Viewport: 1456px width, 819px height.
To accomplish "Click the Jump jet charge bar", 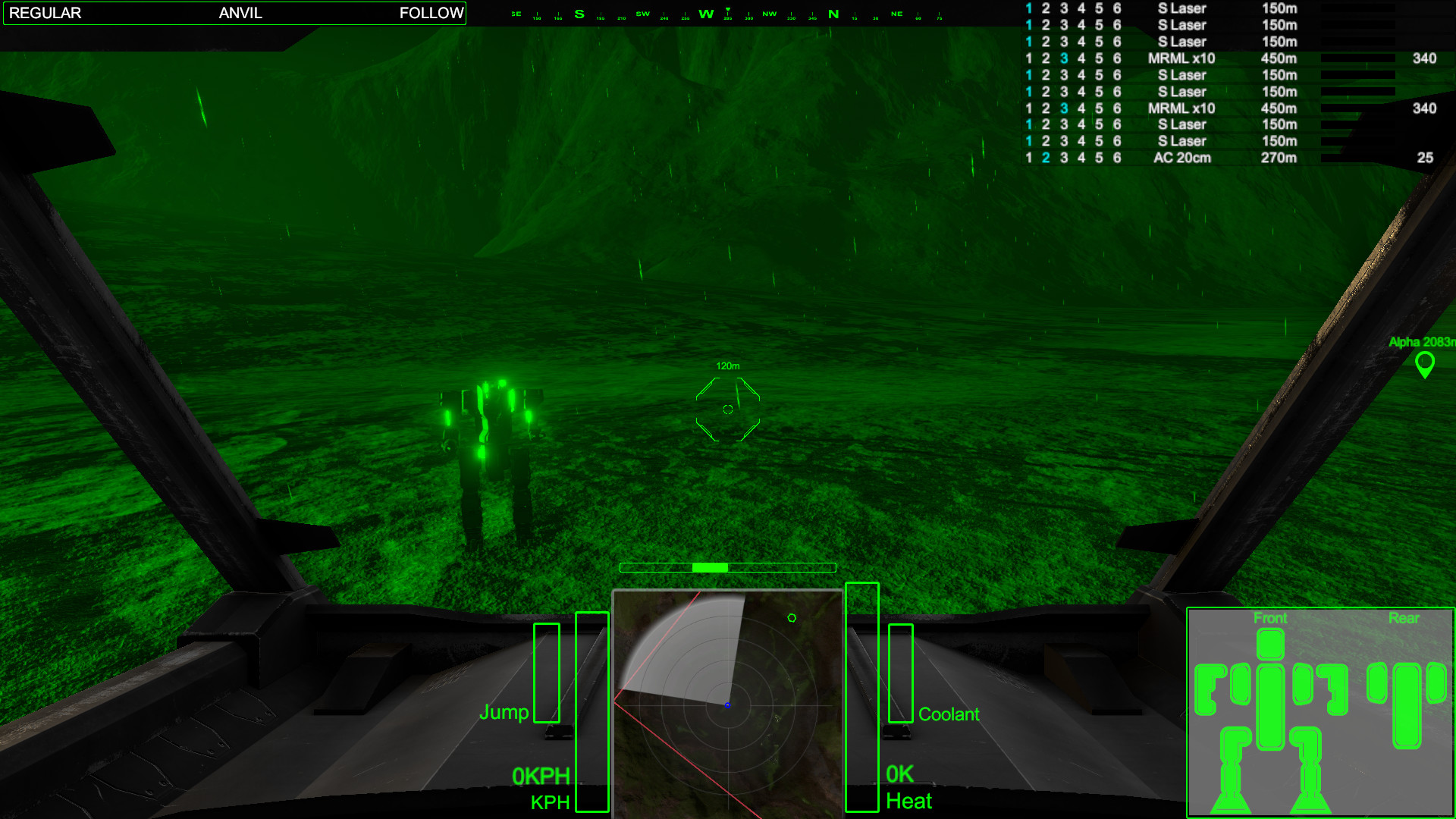I will tap(546, 675).
